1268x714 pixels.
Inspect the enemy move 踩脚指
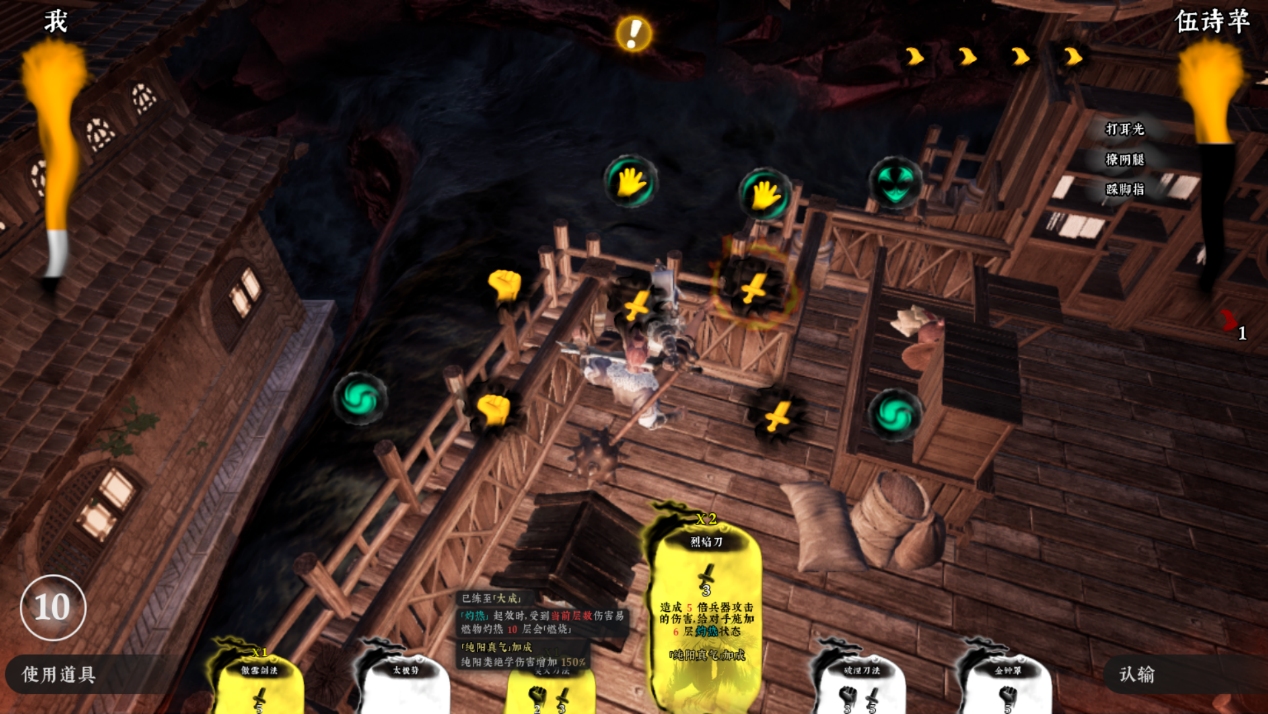[1124, 189]
